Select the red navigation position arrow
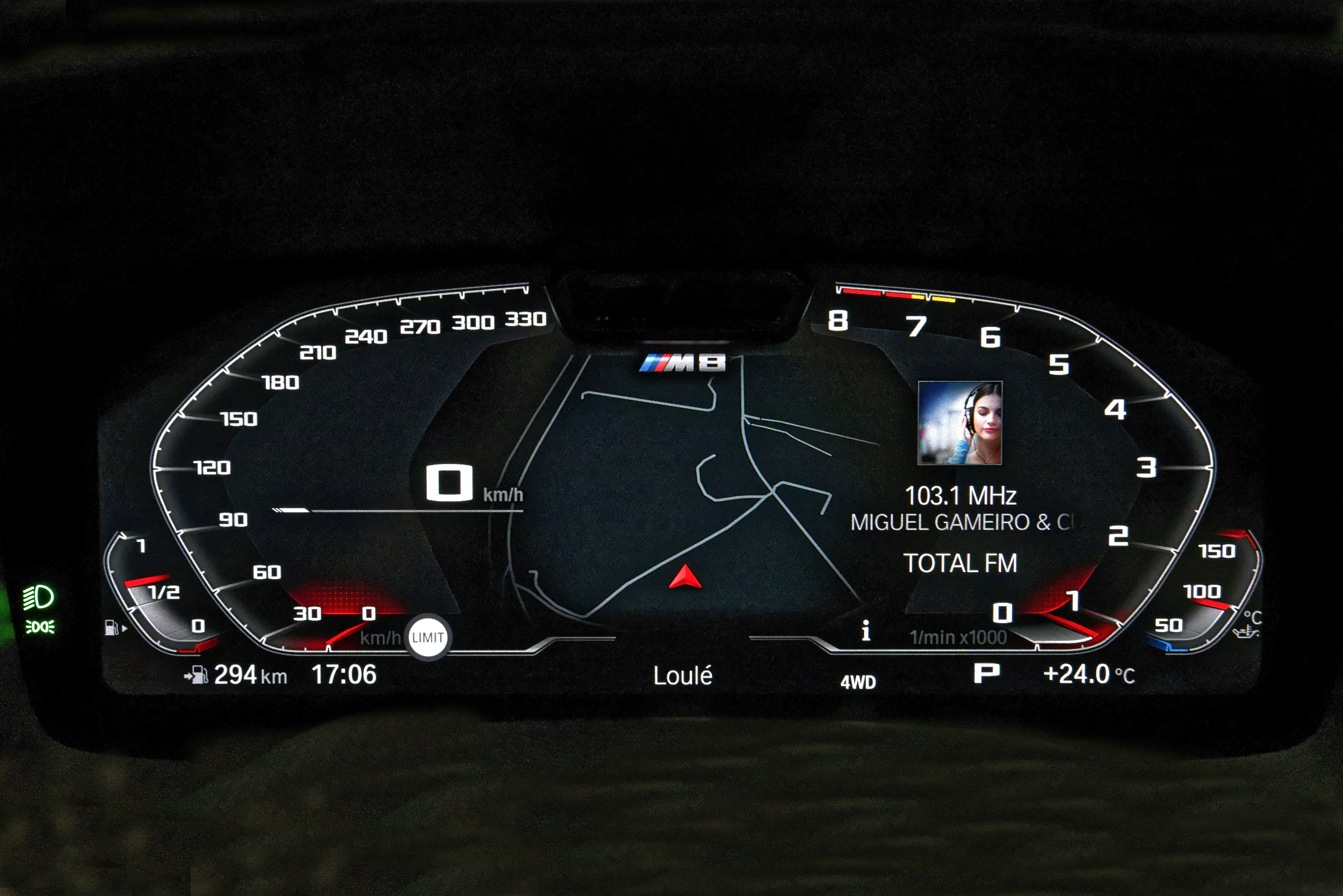 coord(685,577)
